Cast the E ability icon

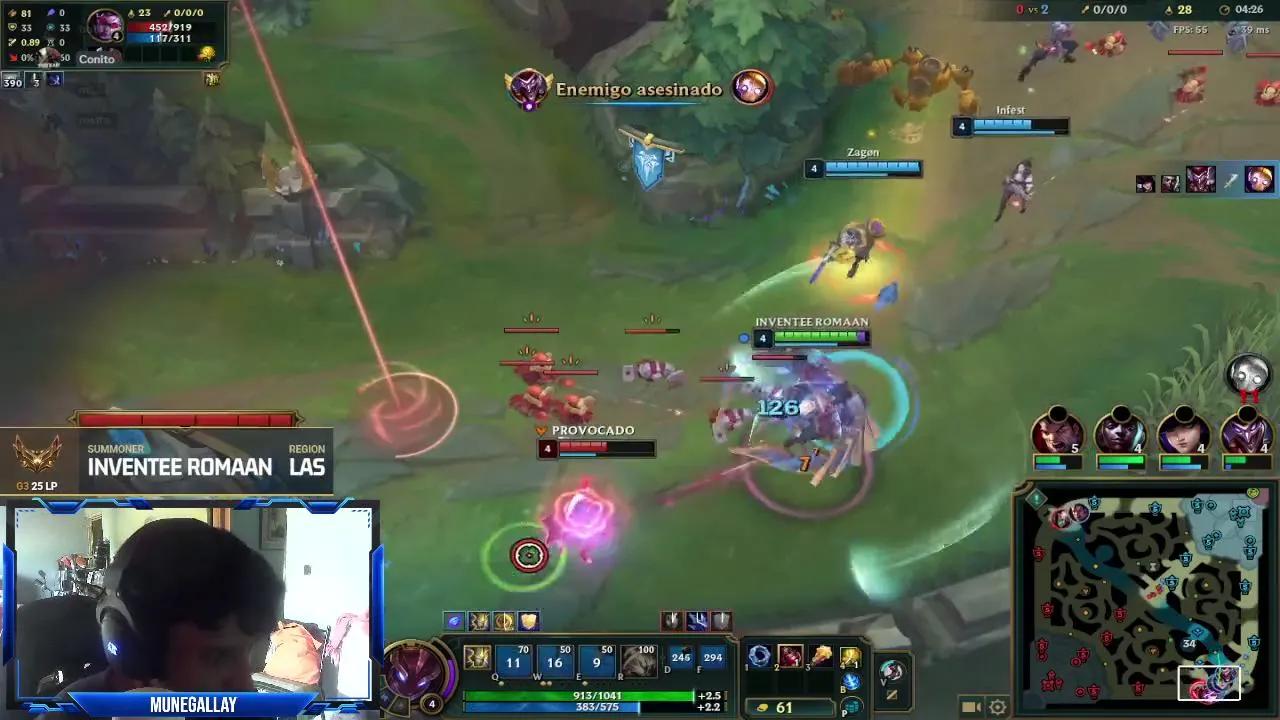point(596,661)
